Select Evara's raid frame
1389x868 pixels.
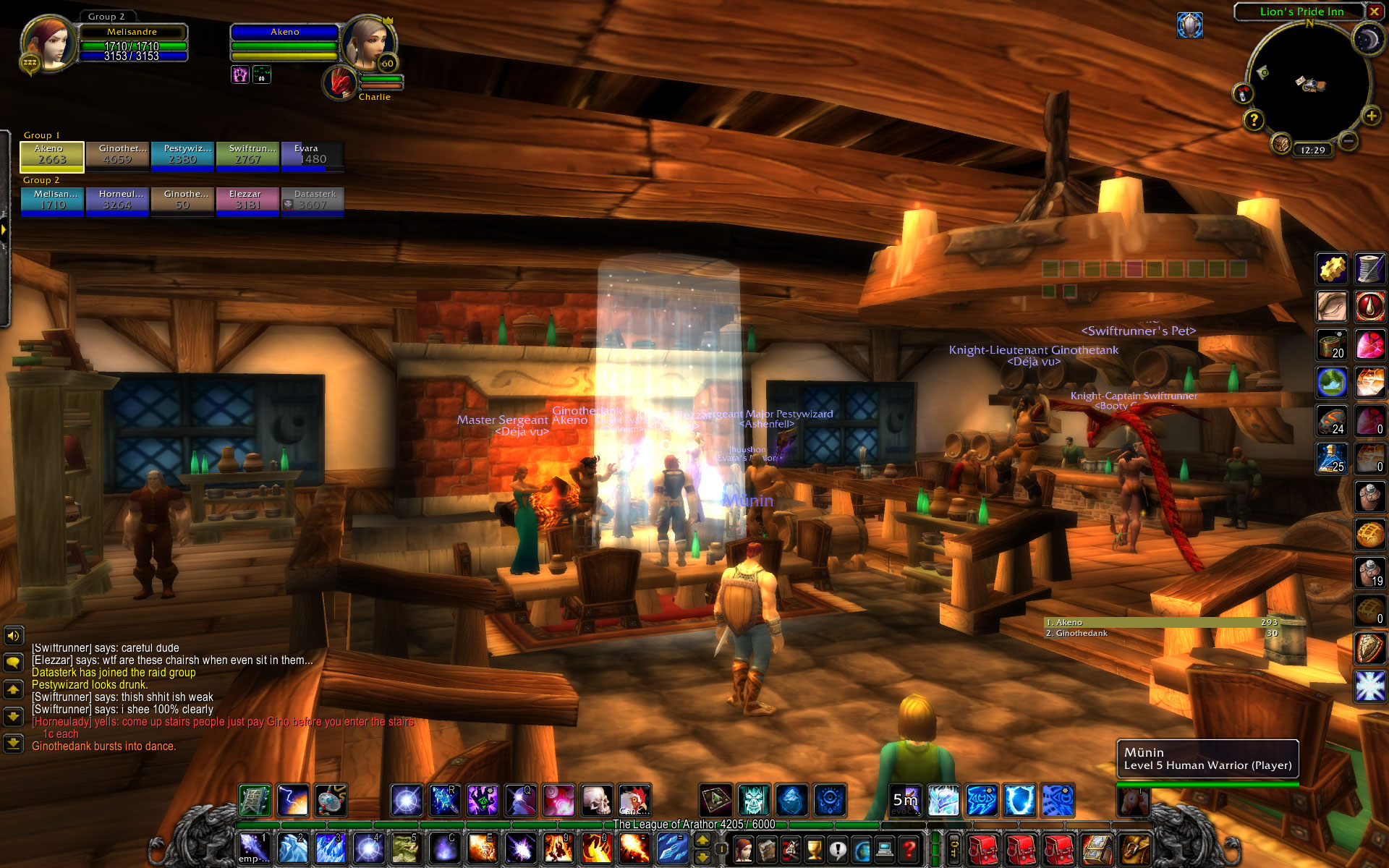[x=313, y=156]
